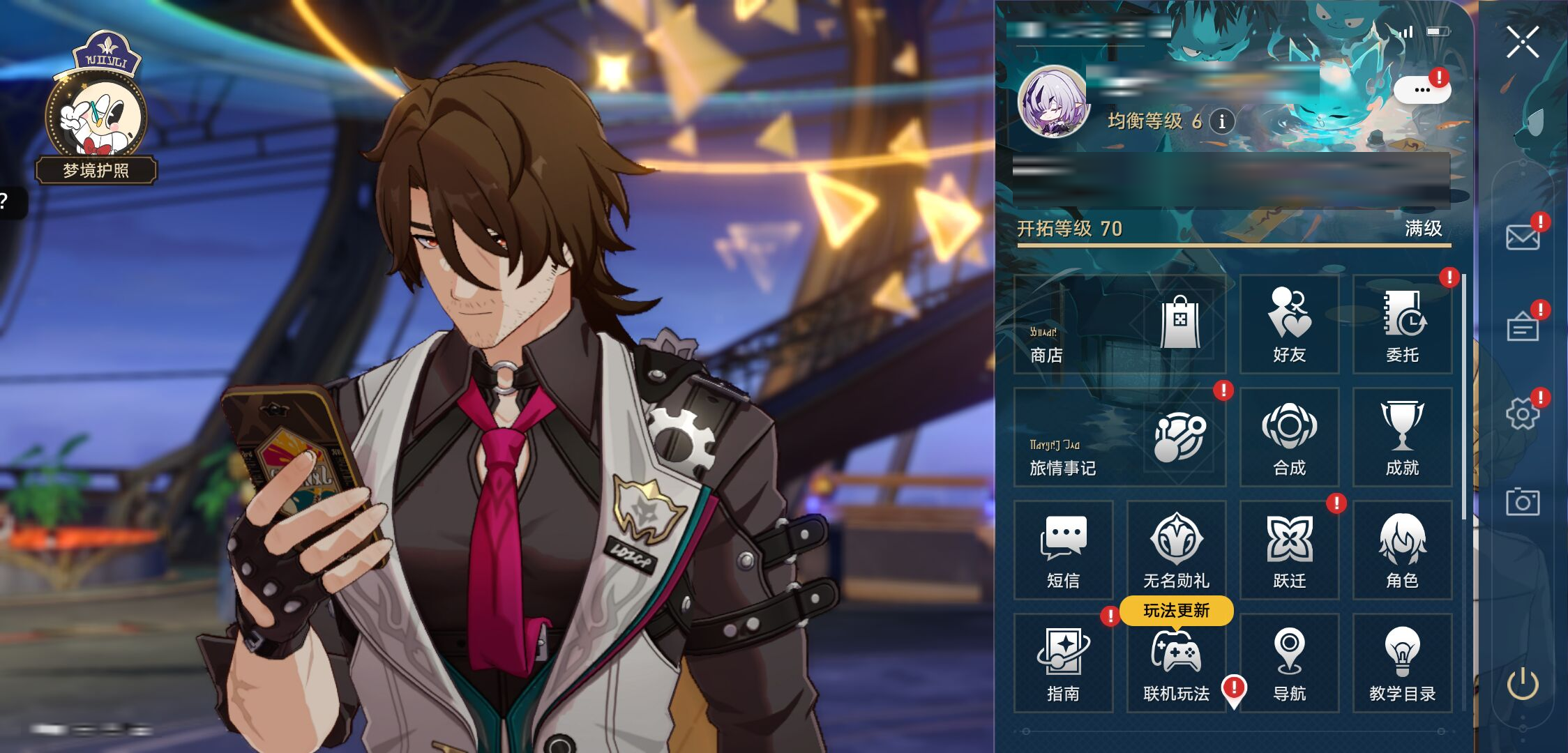Open settings via the gear icon
Image resolution: width=1568 pixels, height=753 pixels.
coord(1522,414)
